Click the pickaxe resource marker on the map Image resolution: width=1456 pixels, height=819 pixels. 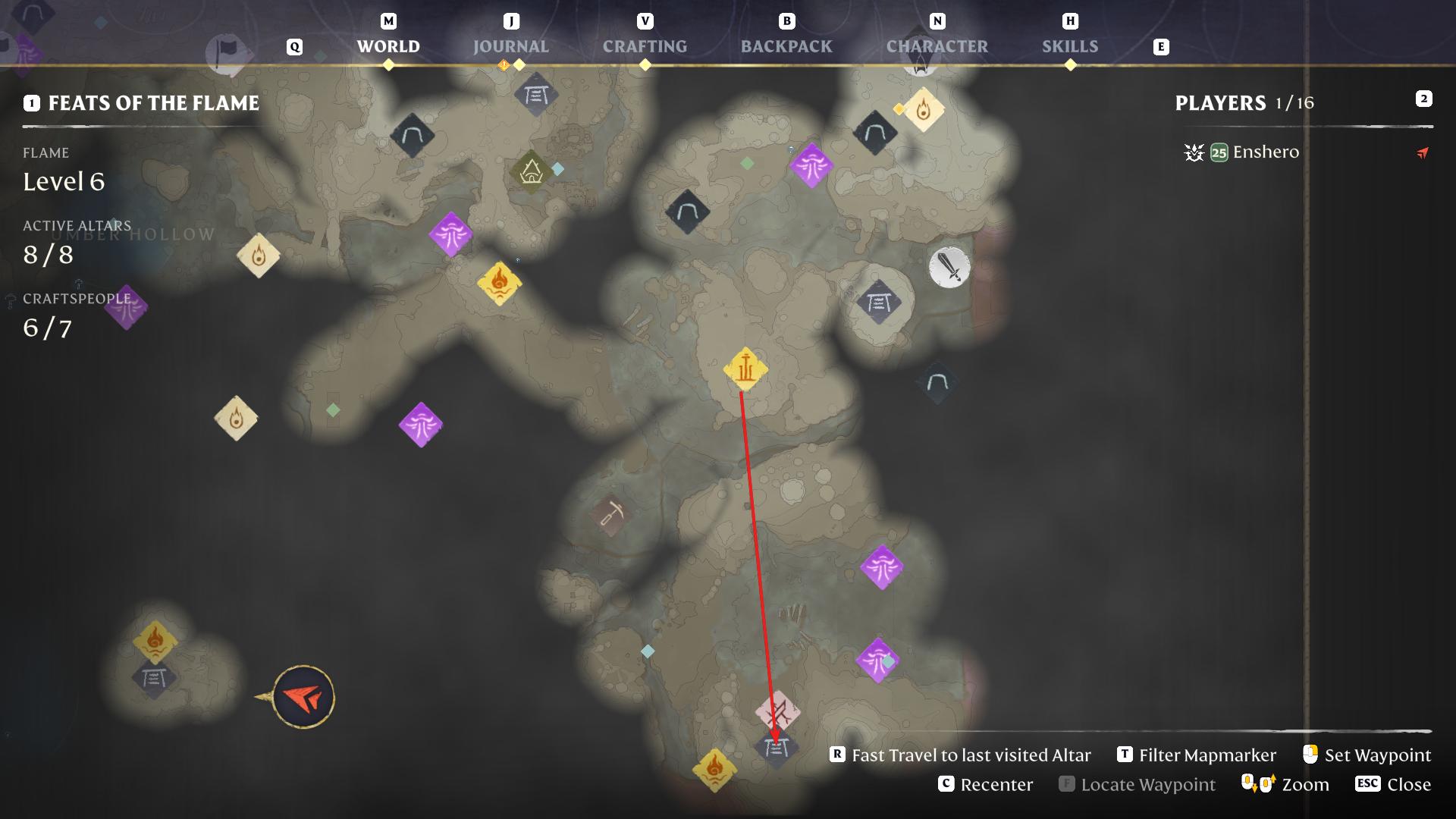click(611, 514)
